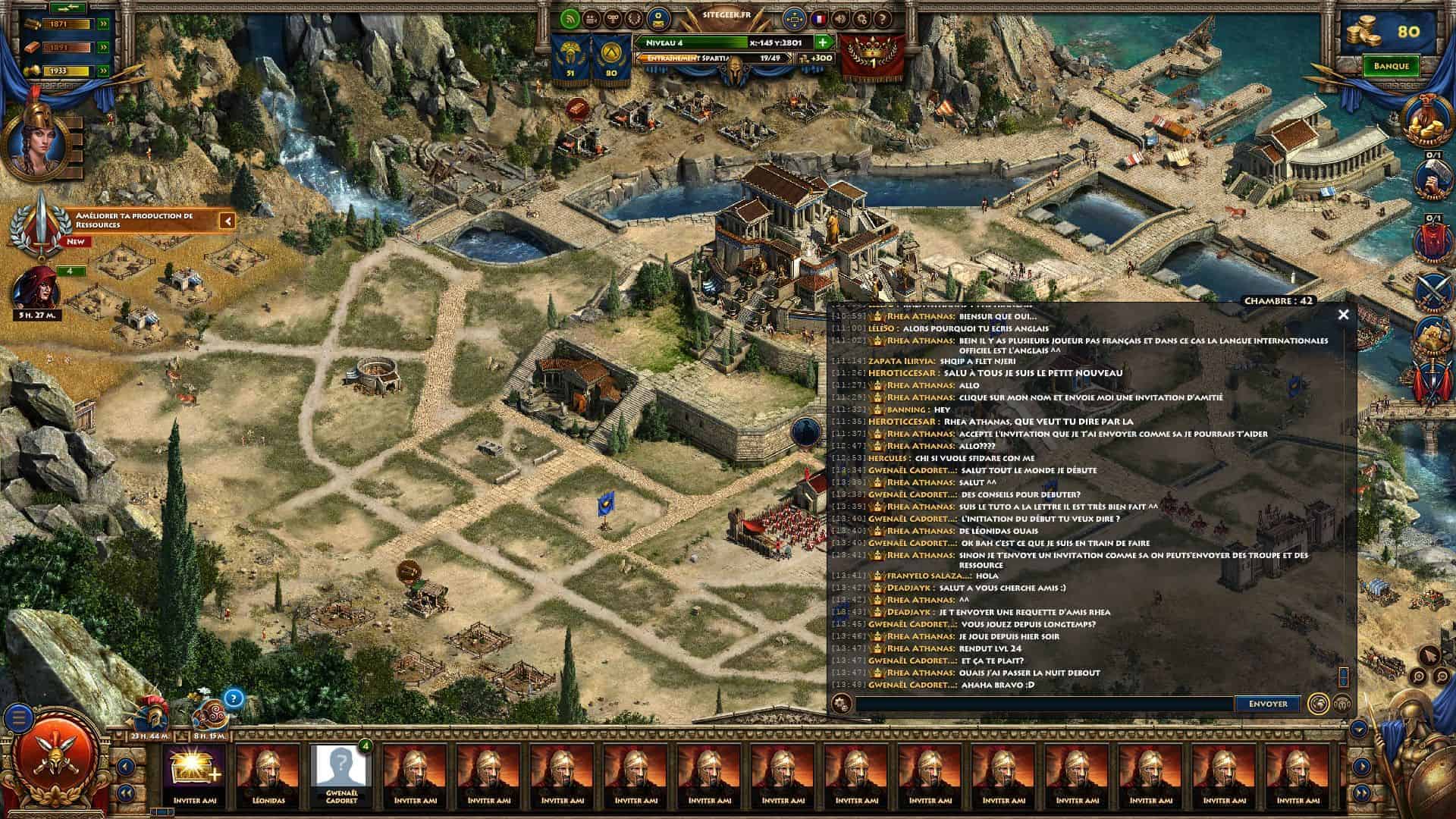Screen dimensions: 1456x819
Task: Open the help question mark icon
Action: coord(883,19)
